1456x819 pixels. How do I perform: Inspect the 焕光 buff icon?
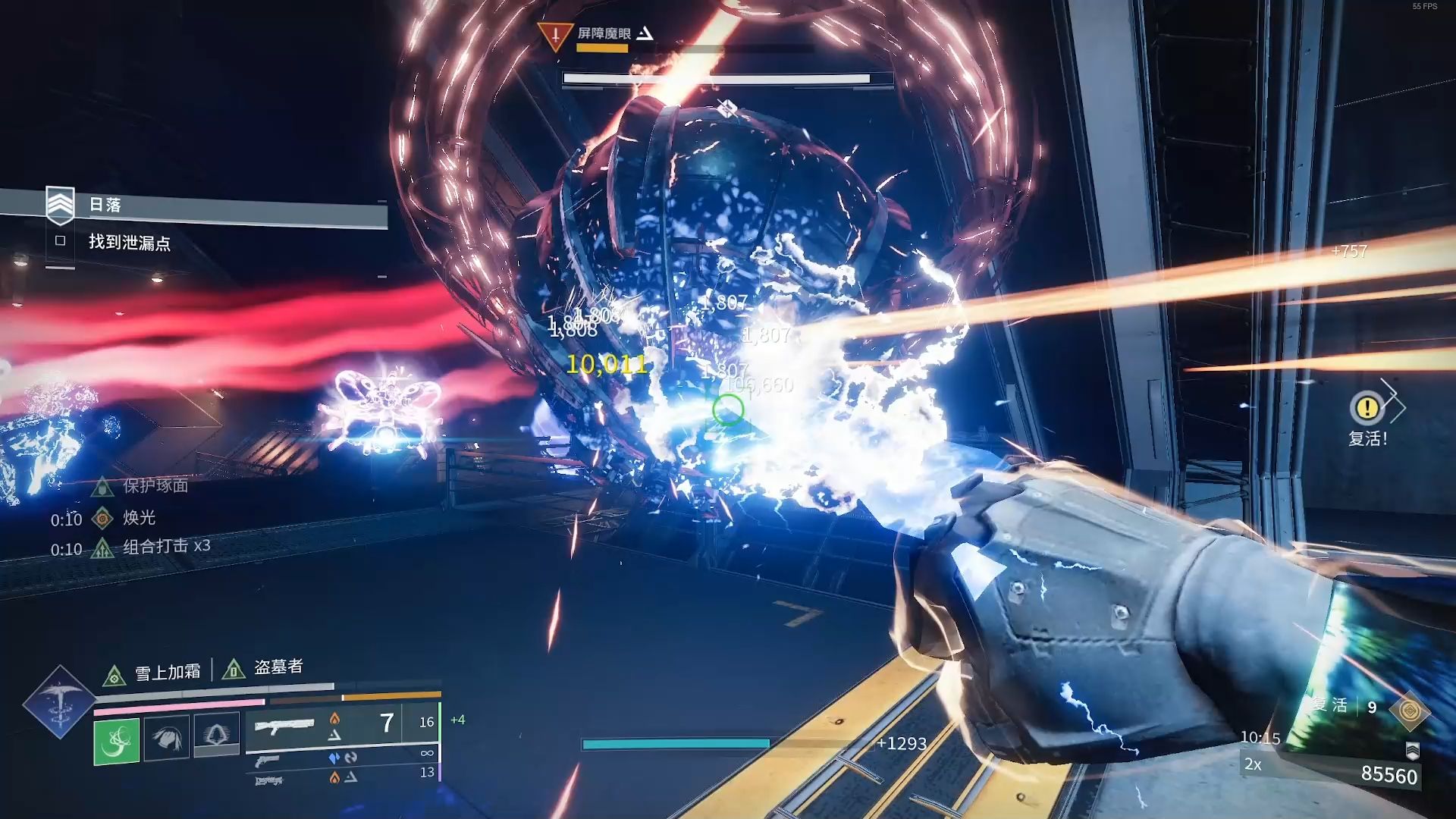(102, 519)
